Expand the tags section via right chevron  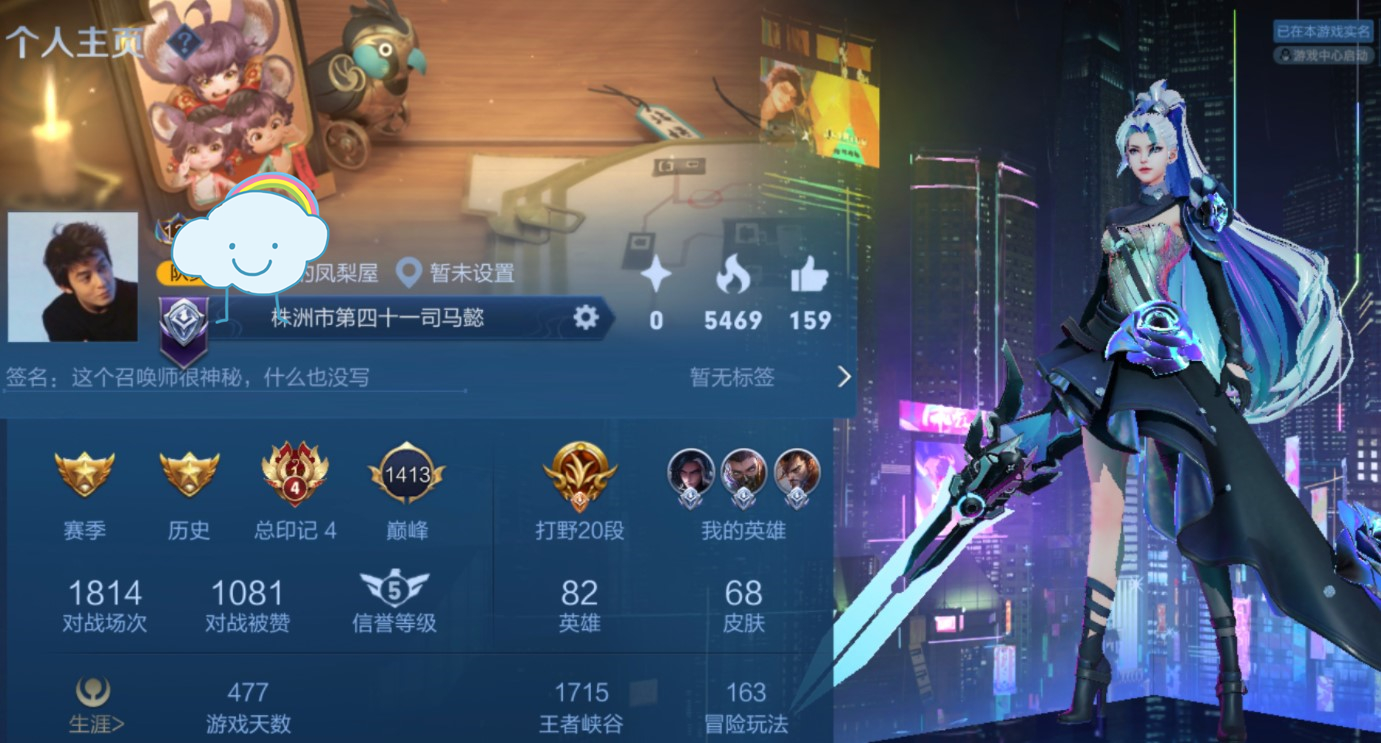[843, 377]
